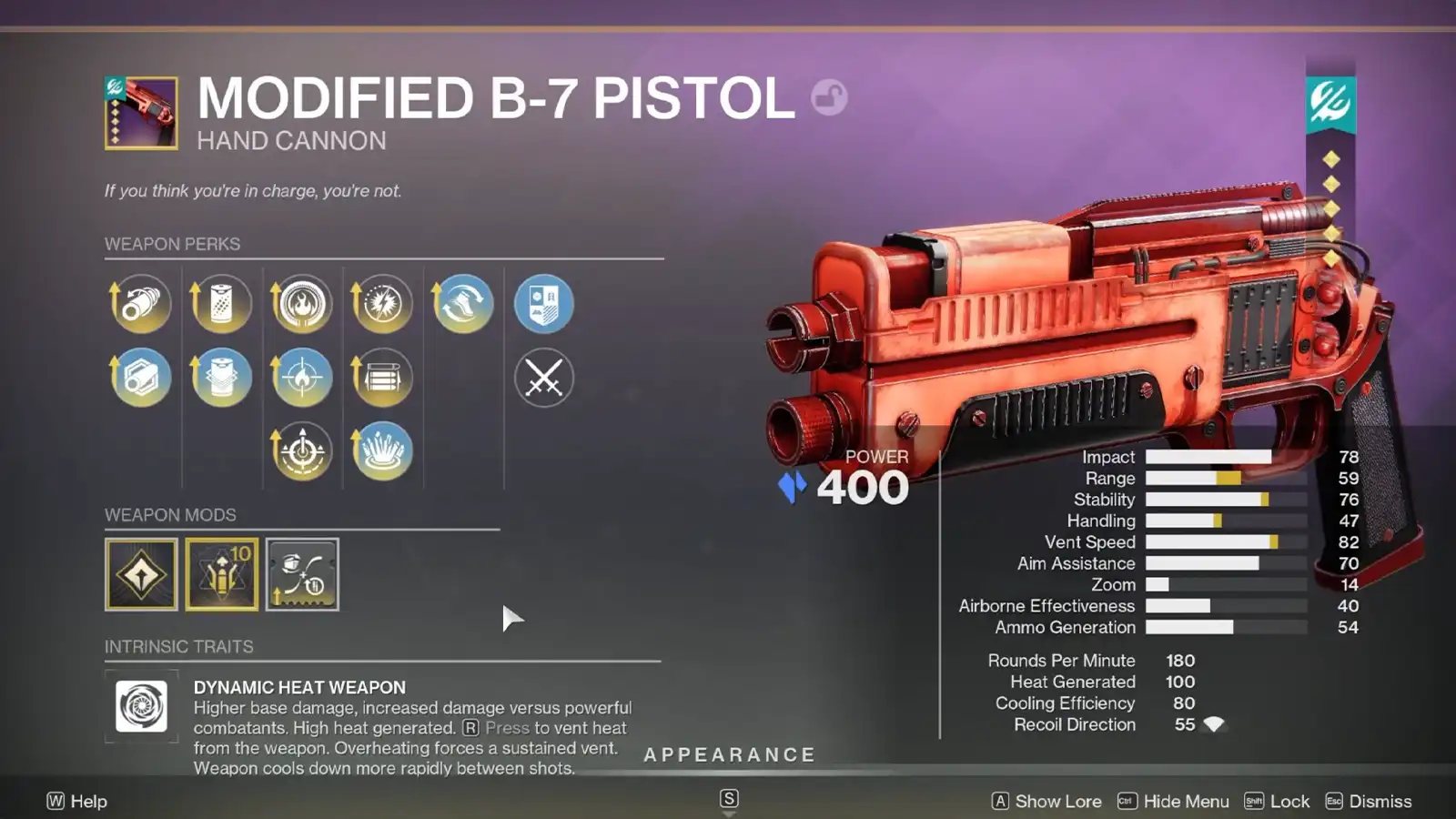
Task: Select the barrel perk in the first column
Action: (140, 304)
